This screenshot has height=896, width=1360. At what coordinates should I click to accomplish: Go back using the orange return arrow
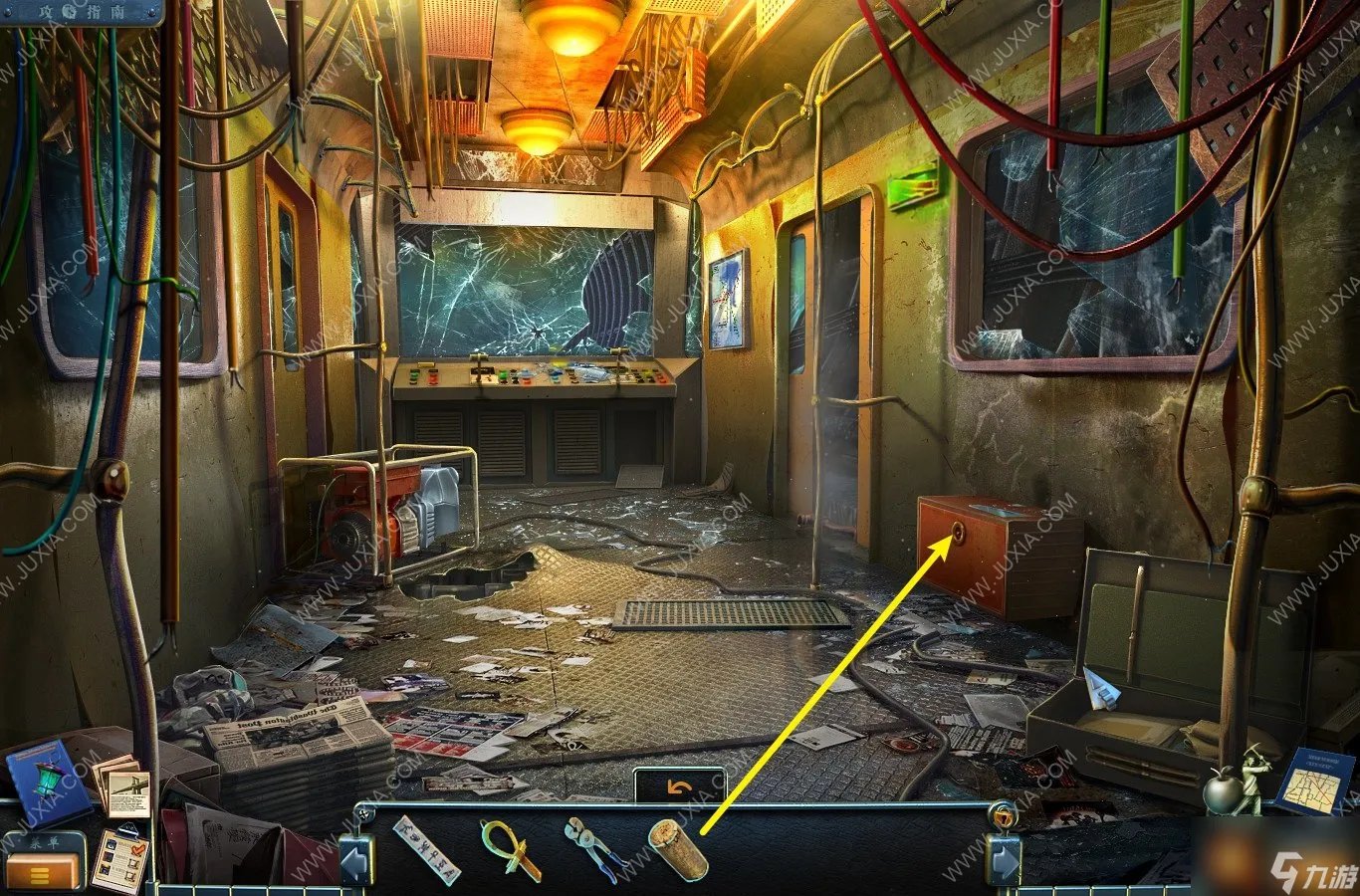coord(680,786)
